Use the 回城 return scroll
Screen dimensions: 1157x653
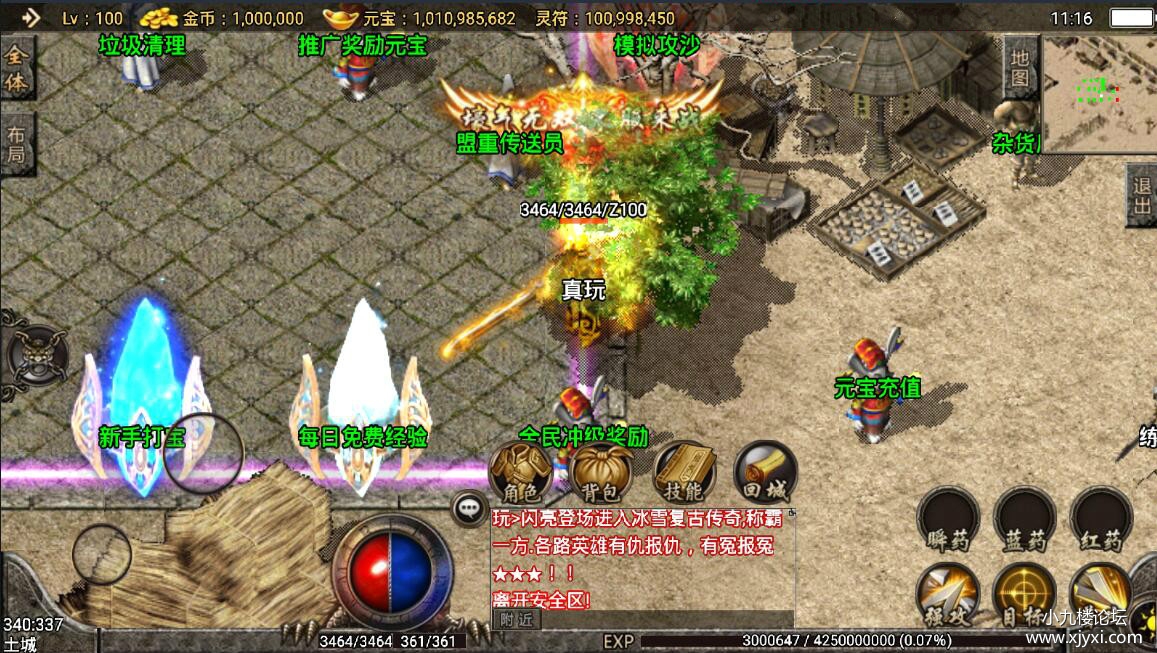coord(765,472)
